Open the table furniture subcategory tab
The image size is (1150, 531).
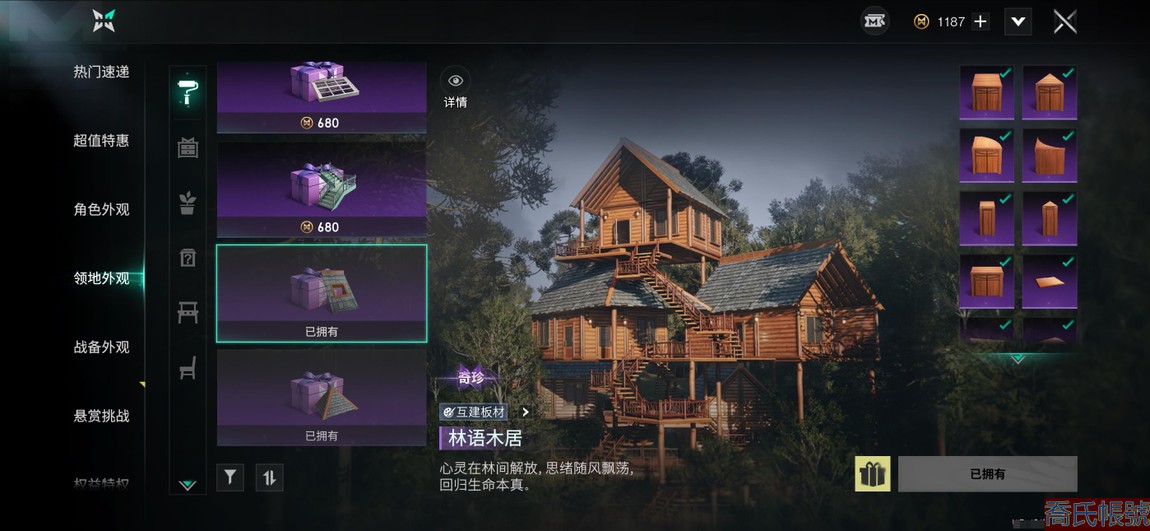[187, 312]
